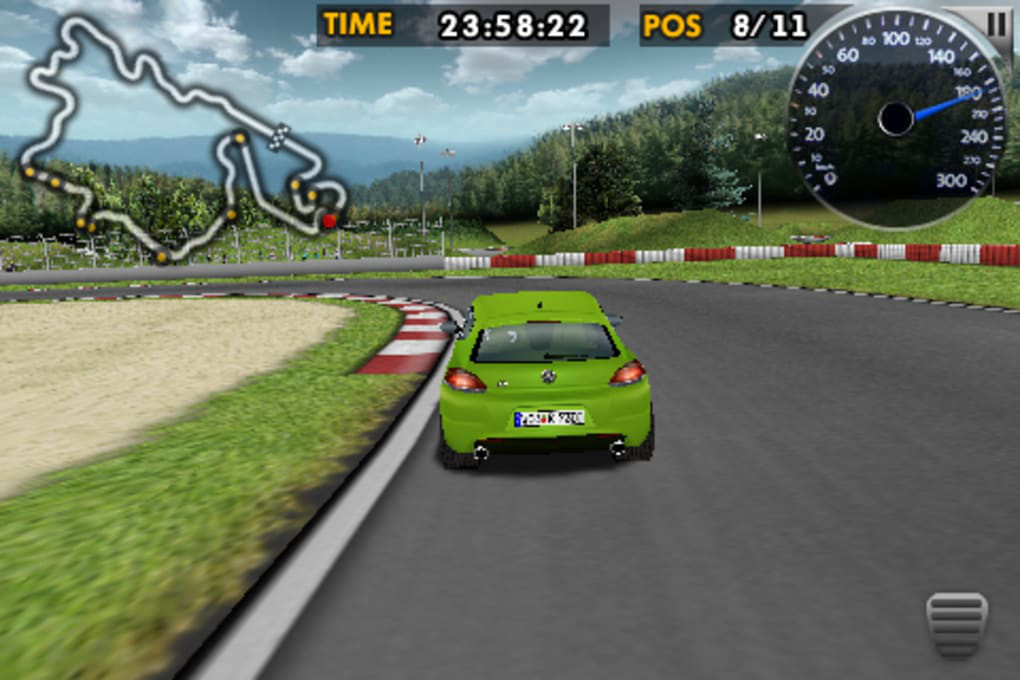
Task: Tap the brake pedal button
Action: [956, 624]
